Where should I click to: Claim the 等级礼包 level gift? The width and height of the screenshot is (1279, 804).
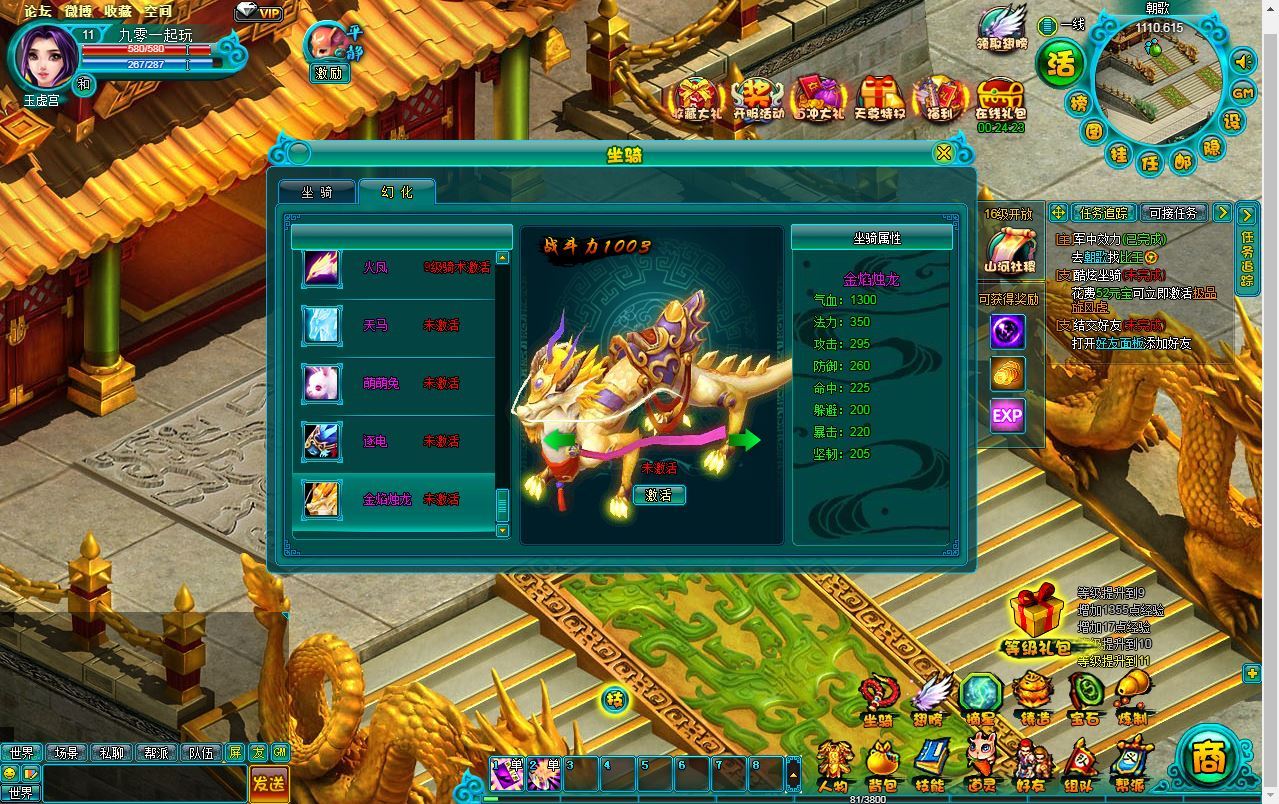coord(1035,622)
